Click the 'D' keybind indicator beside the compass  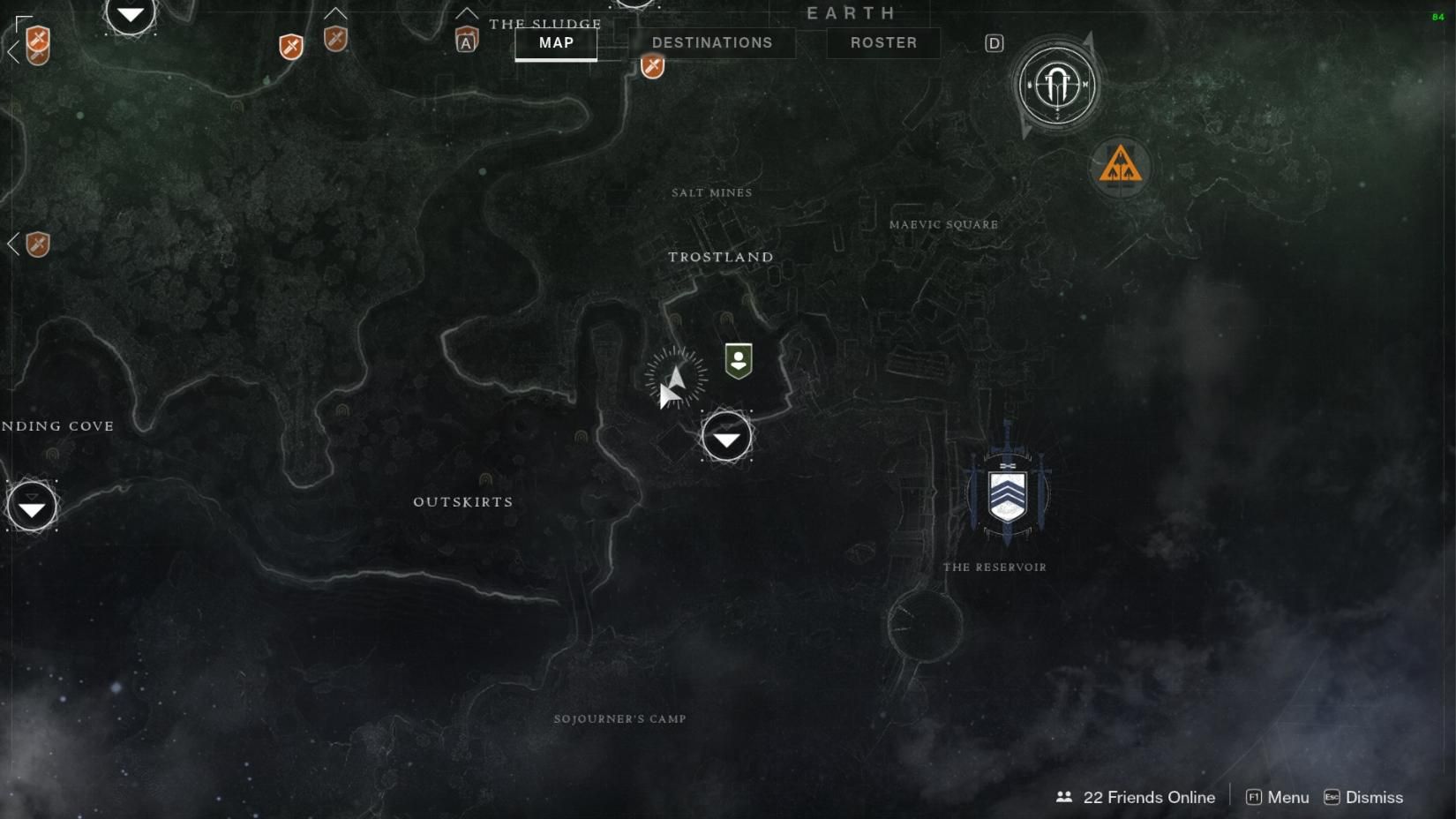click(994, 41)
